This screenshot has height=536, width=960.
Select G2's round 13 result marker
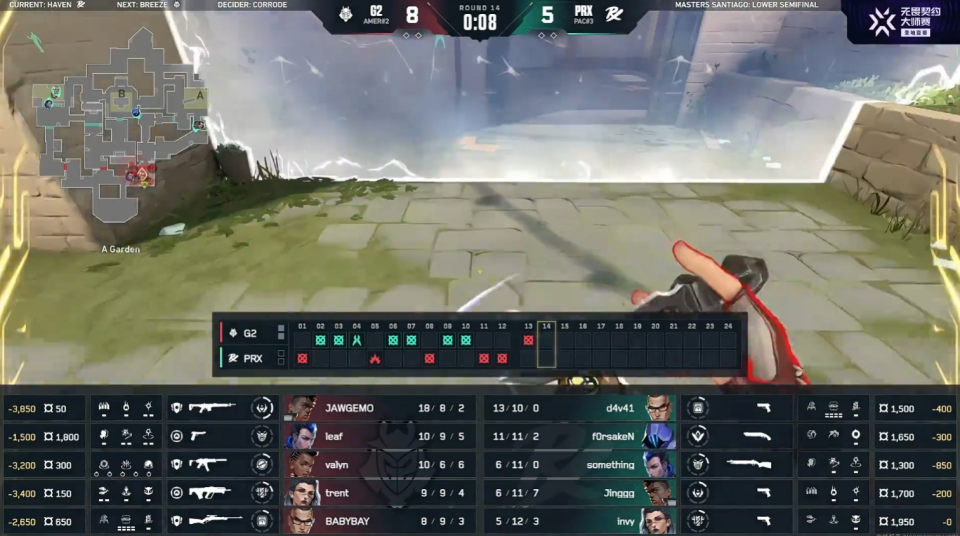528,340
